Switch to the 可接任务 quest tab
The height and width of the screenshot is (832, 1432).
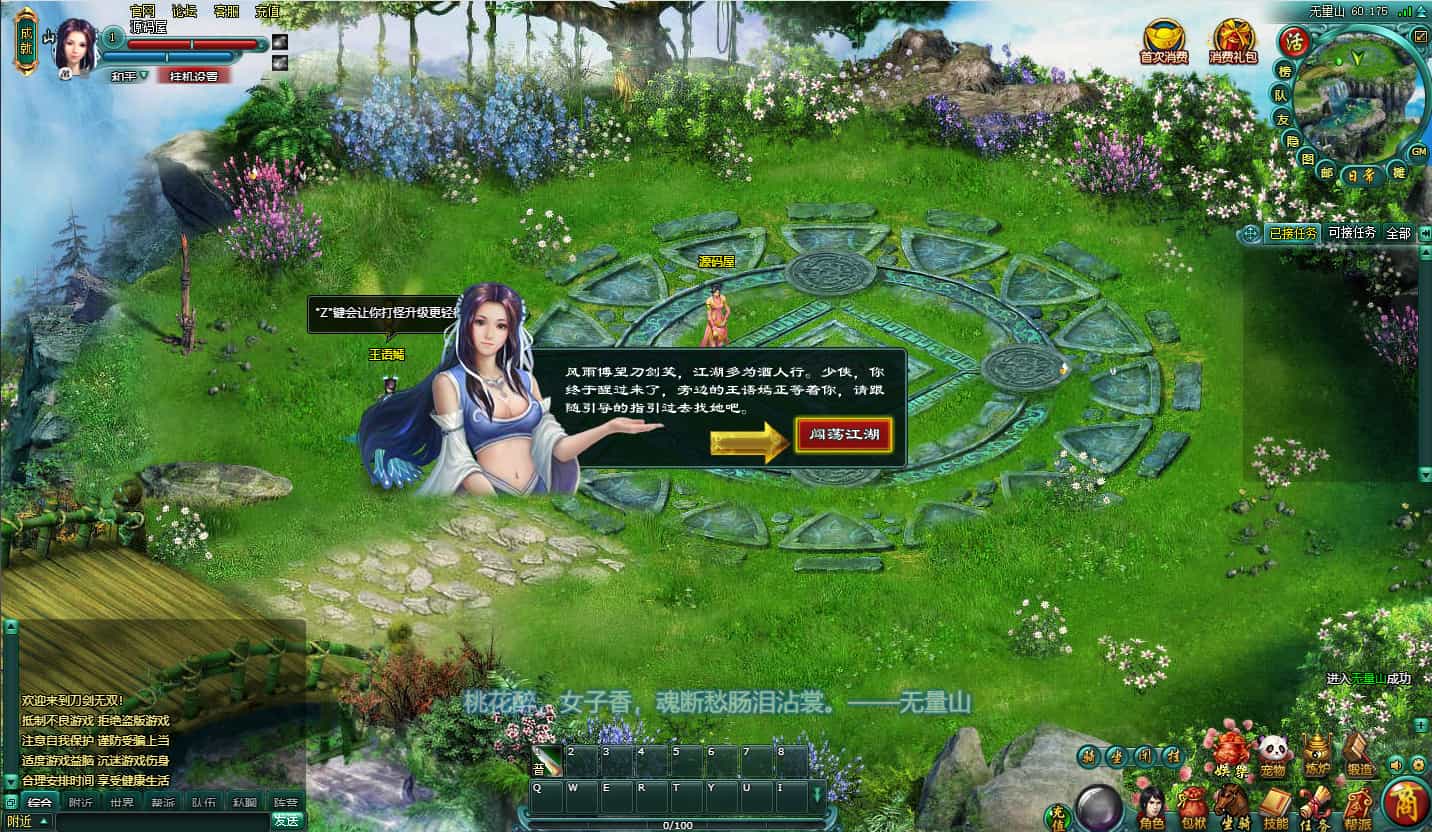click(1352, 232)
